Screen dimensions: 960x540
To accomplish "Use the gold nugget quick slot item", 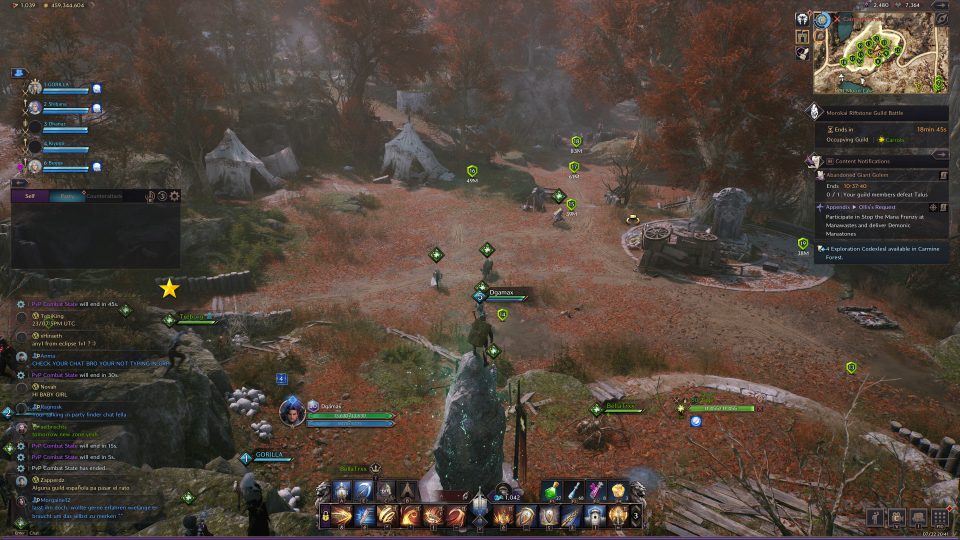I will coord(619,490).
